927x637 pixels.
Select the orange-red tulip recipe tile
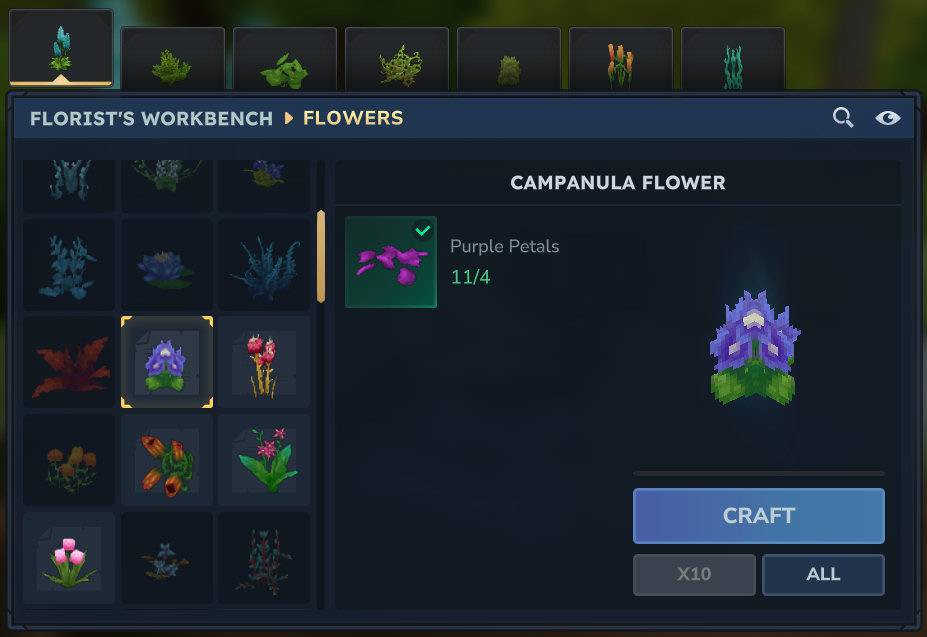[x=167, y=460]
